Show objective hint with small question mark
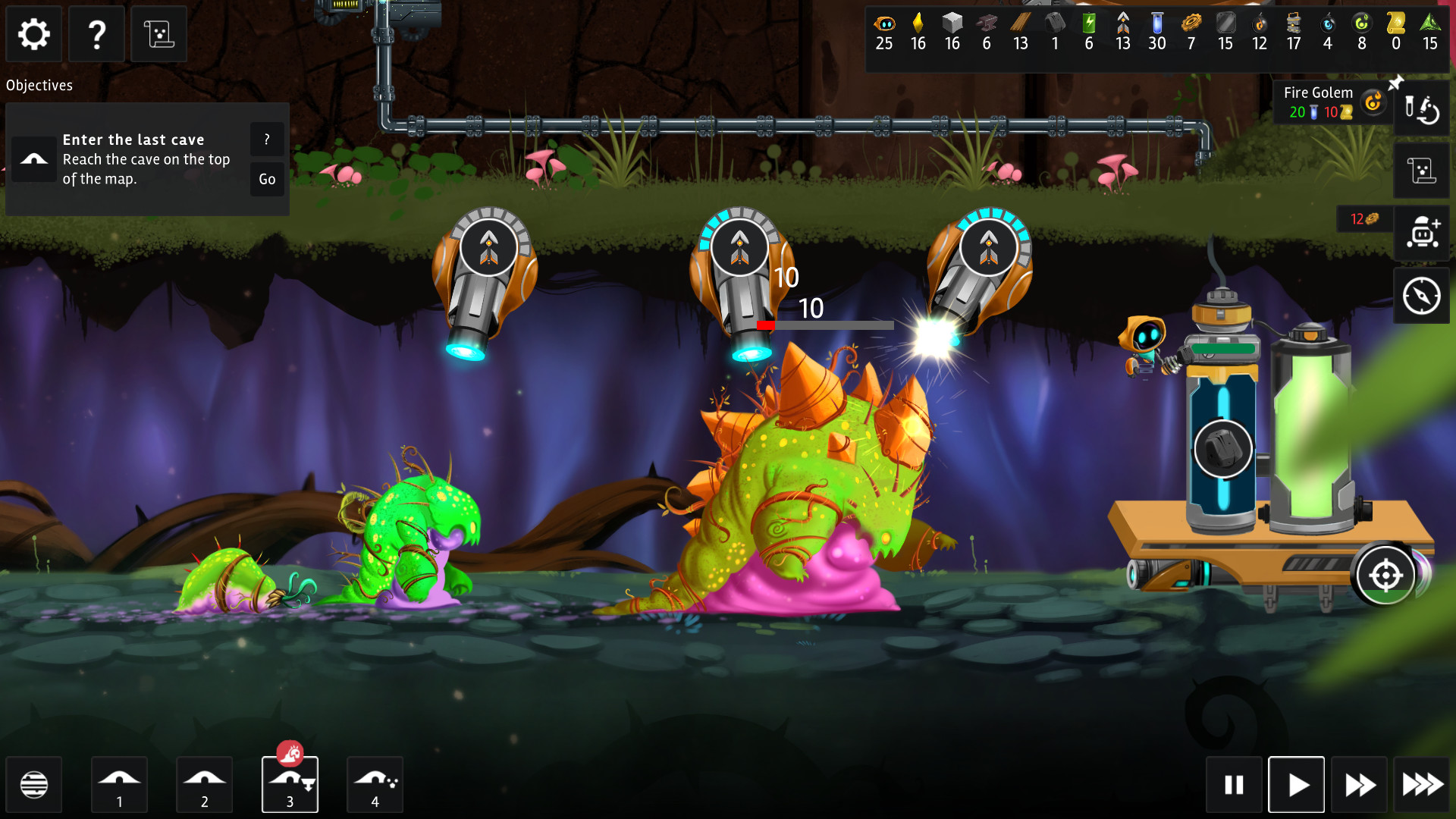 (267, 140)
